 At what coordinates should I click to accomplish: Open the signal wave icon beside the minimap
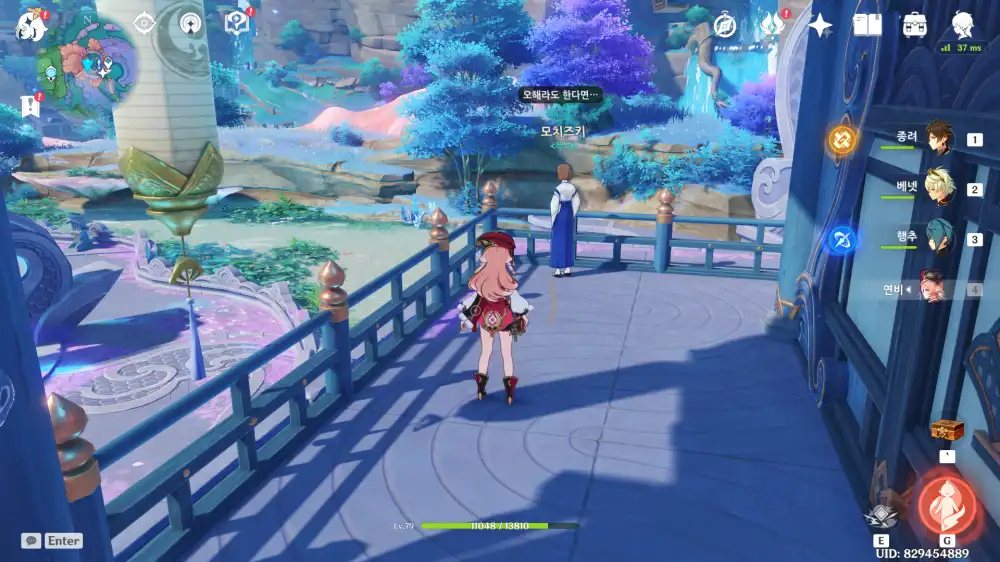point(190,22)
